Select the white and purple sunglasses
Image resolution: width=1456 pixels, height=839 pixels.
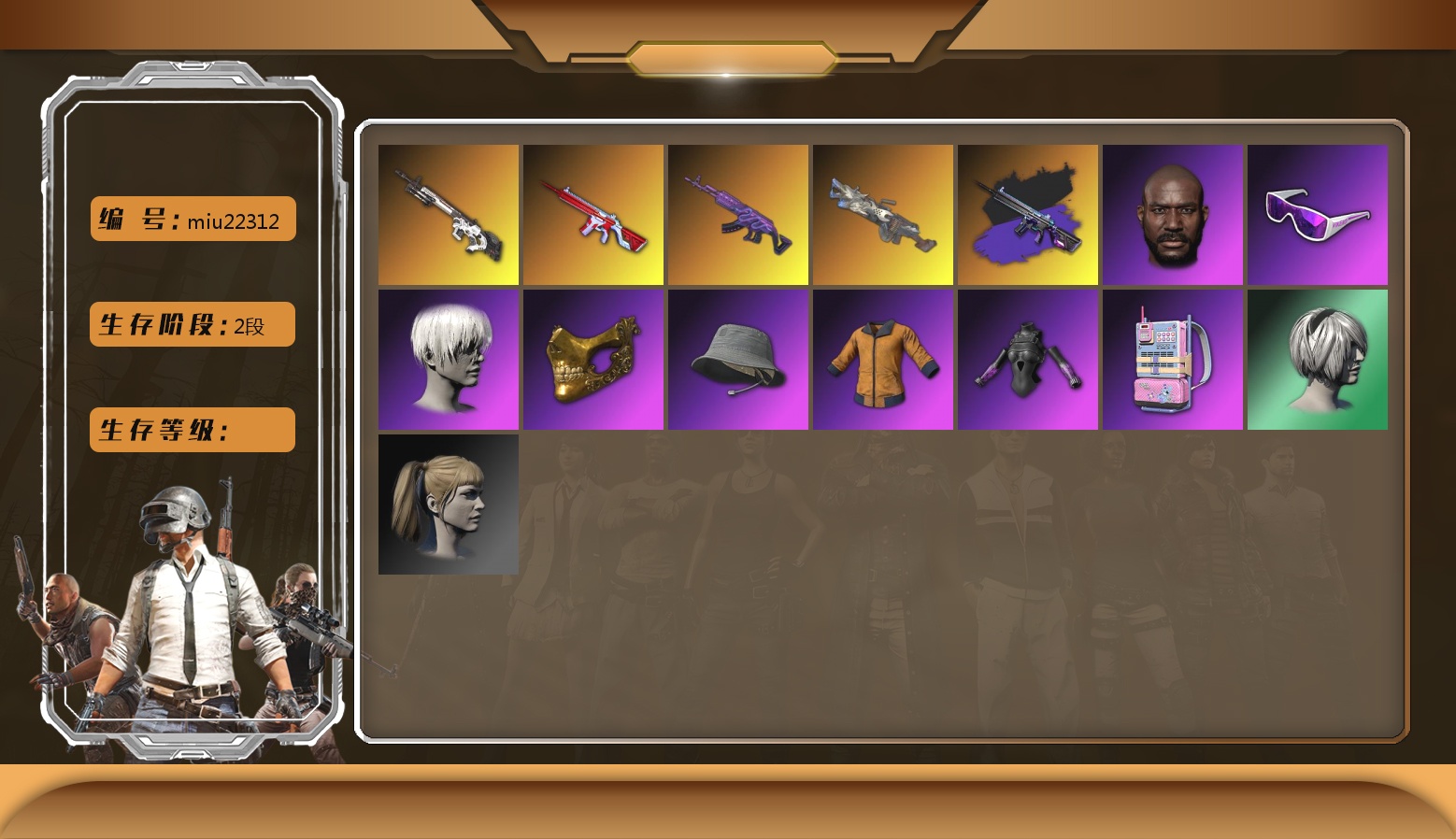[1318, 215]
